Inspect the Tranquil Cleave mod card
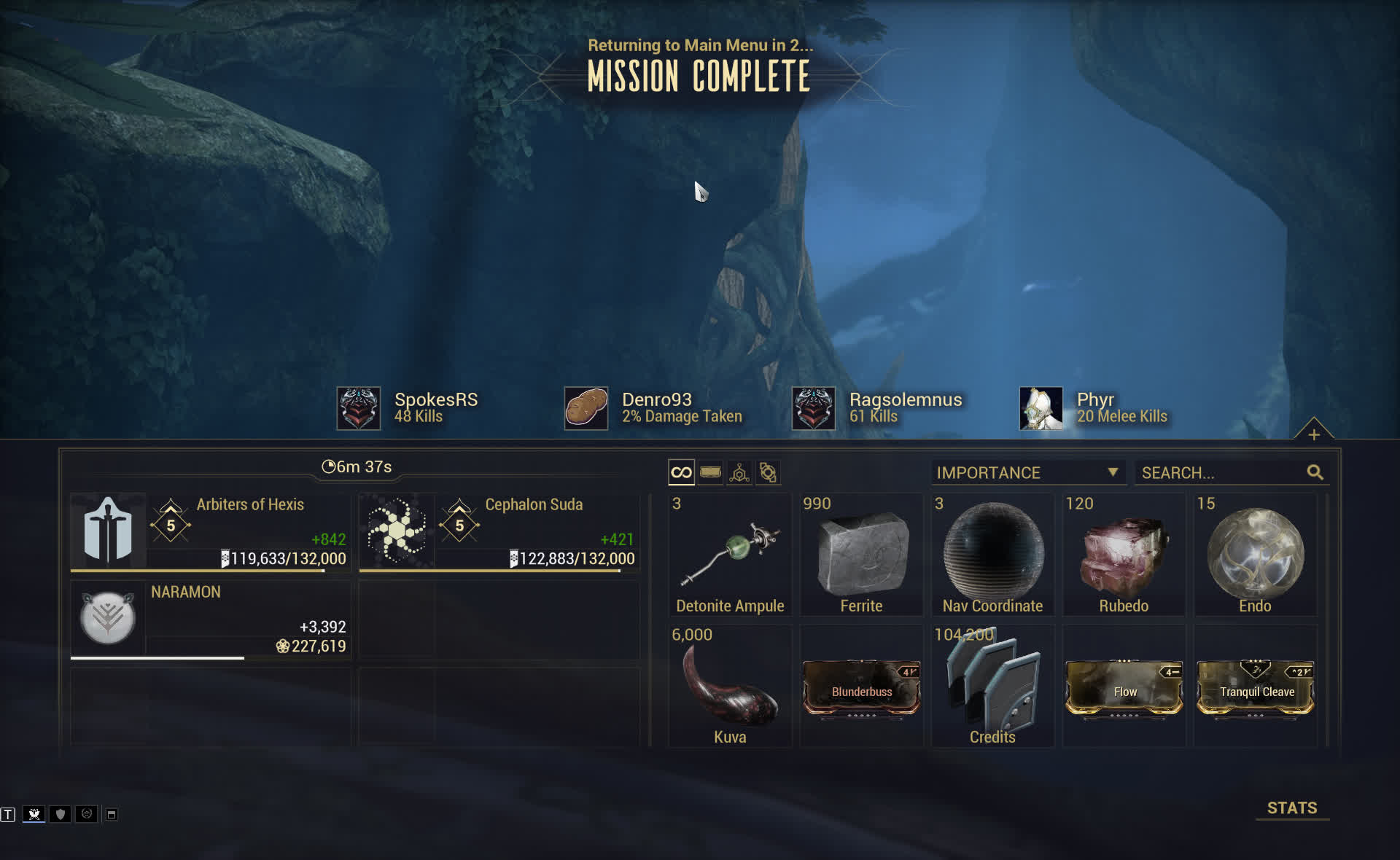The image size is (1400, 860). click(x=1255, y=689)
